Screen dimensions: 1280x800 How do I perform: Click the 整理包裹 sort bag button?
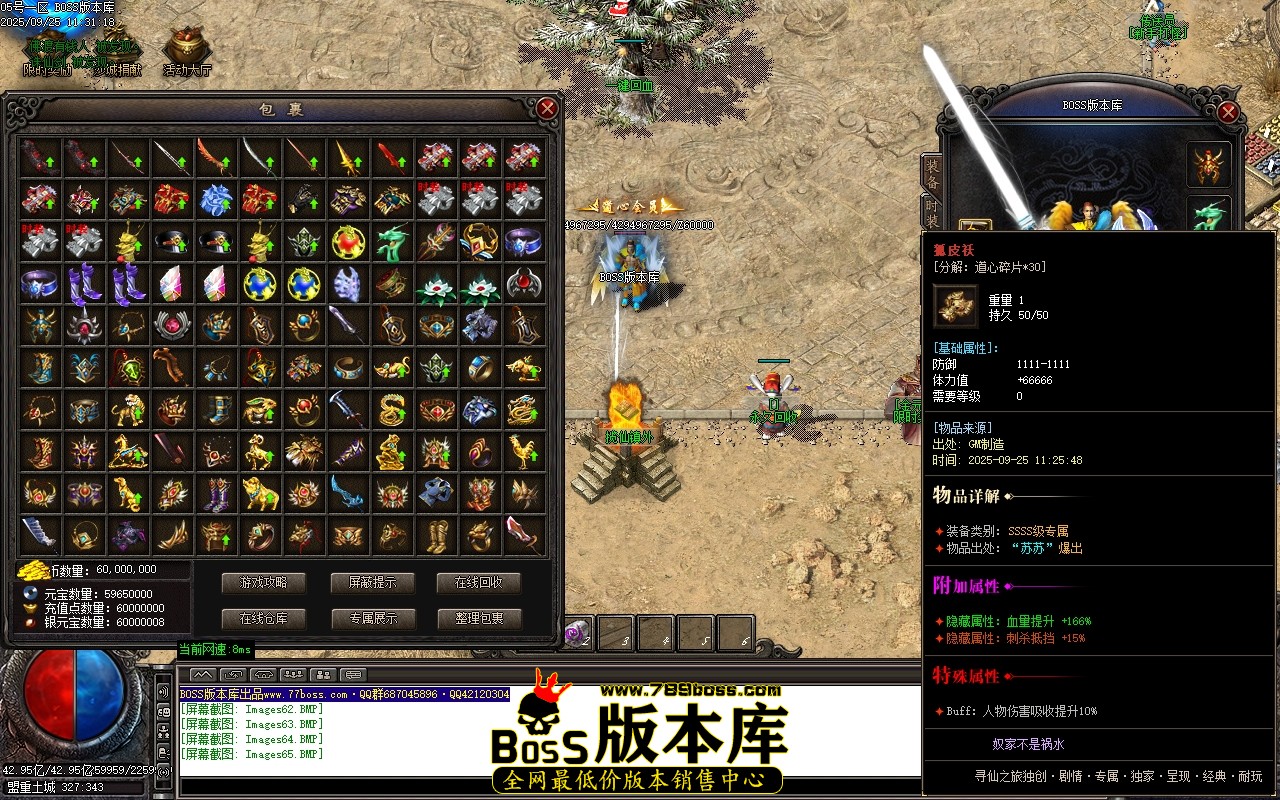point(481,619)
